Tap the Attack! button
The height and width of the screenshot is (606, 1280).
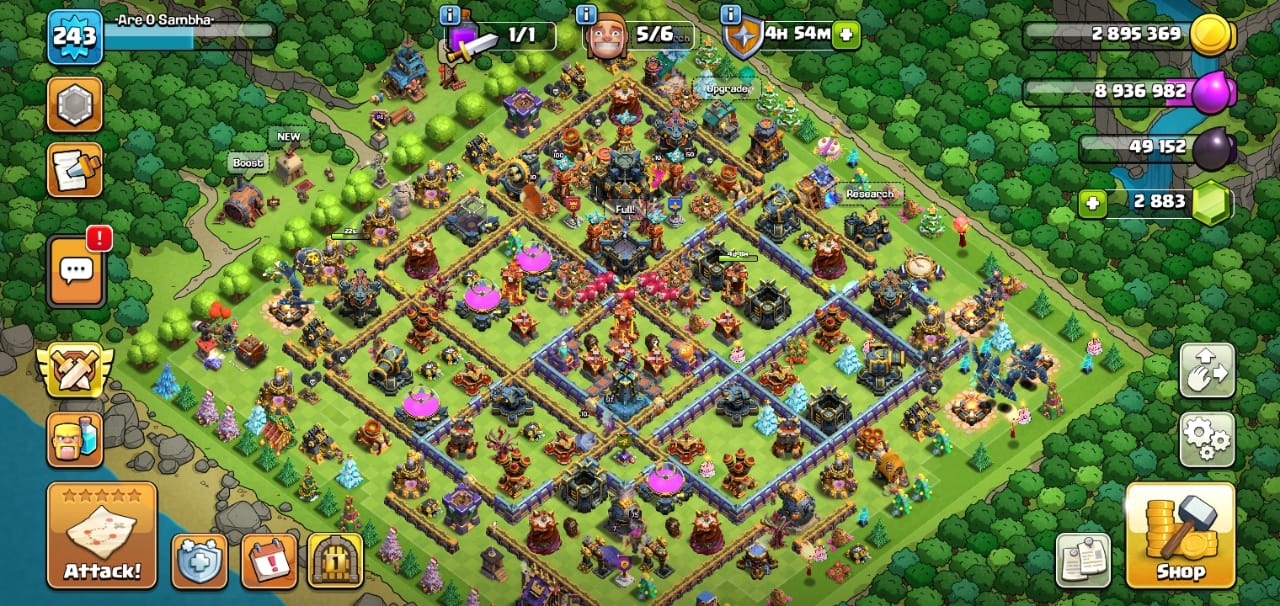[x=102, y=536]
